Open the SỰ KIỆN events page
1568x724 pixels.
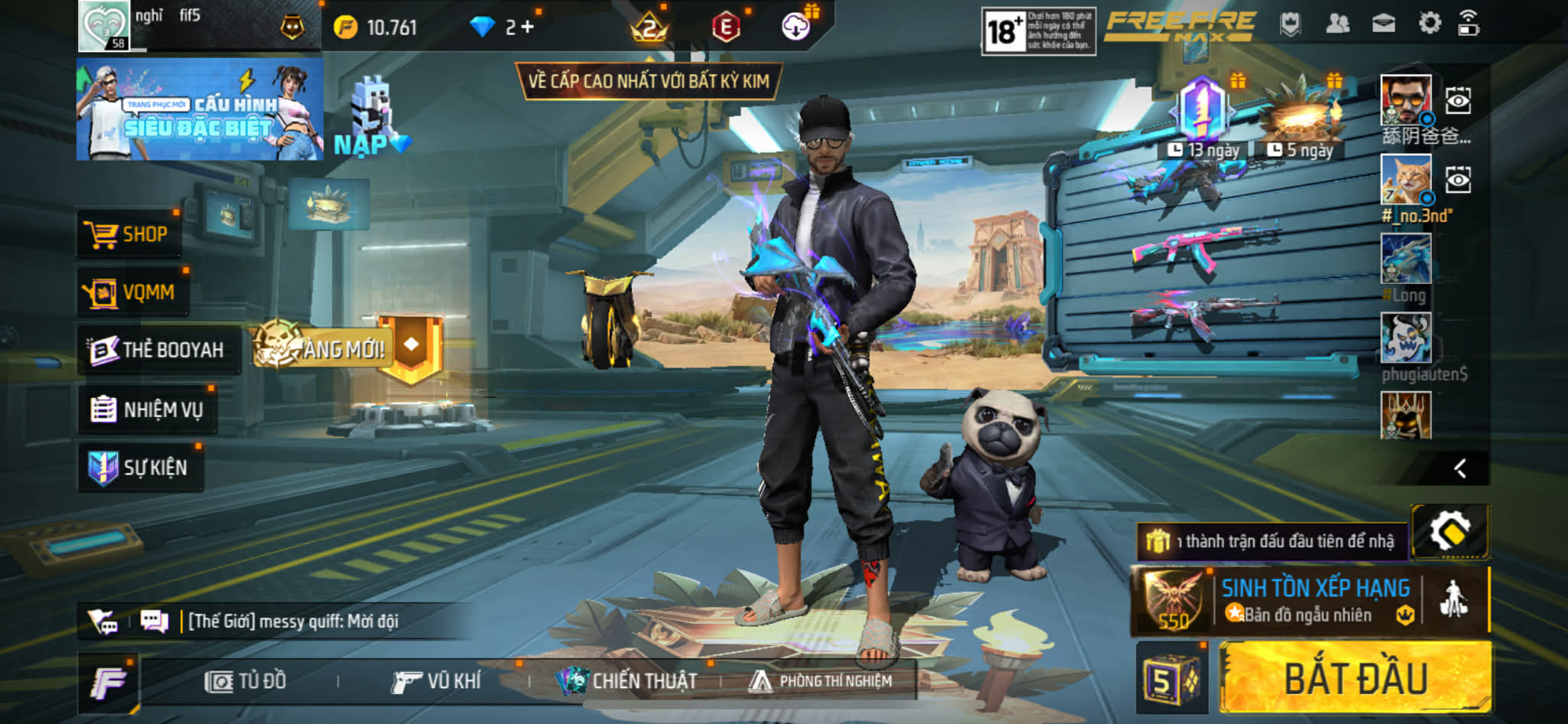(140, 468)
